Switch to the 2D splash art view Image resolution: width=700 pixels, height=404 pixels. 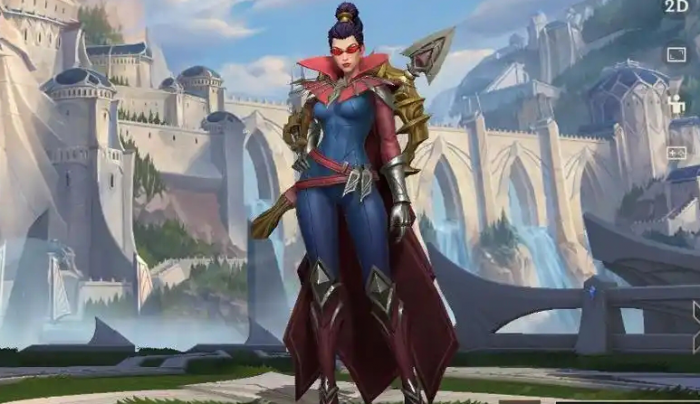coord(676,7)
